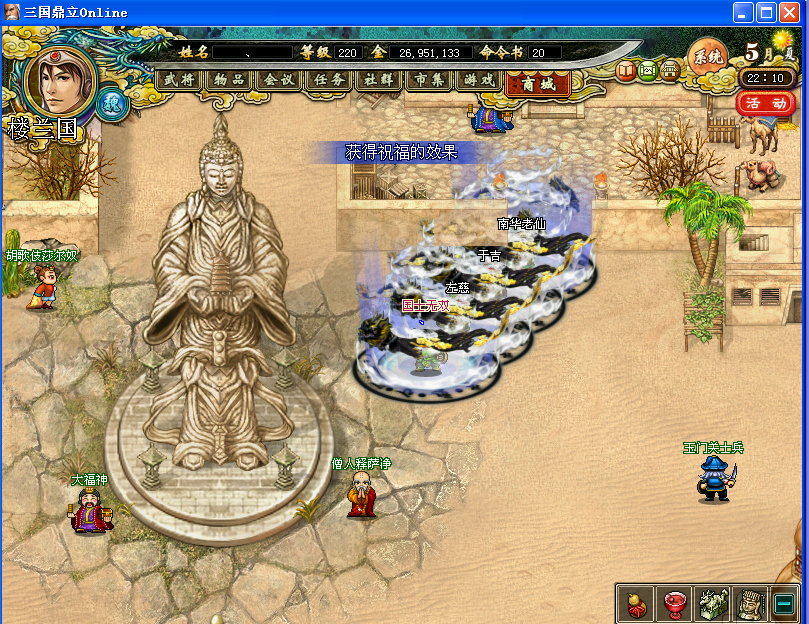Collapse the item bar with the minus button

tap(785, 603)
